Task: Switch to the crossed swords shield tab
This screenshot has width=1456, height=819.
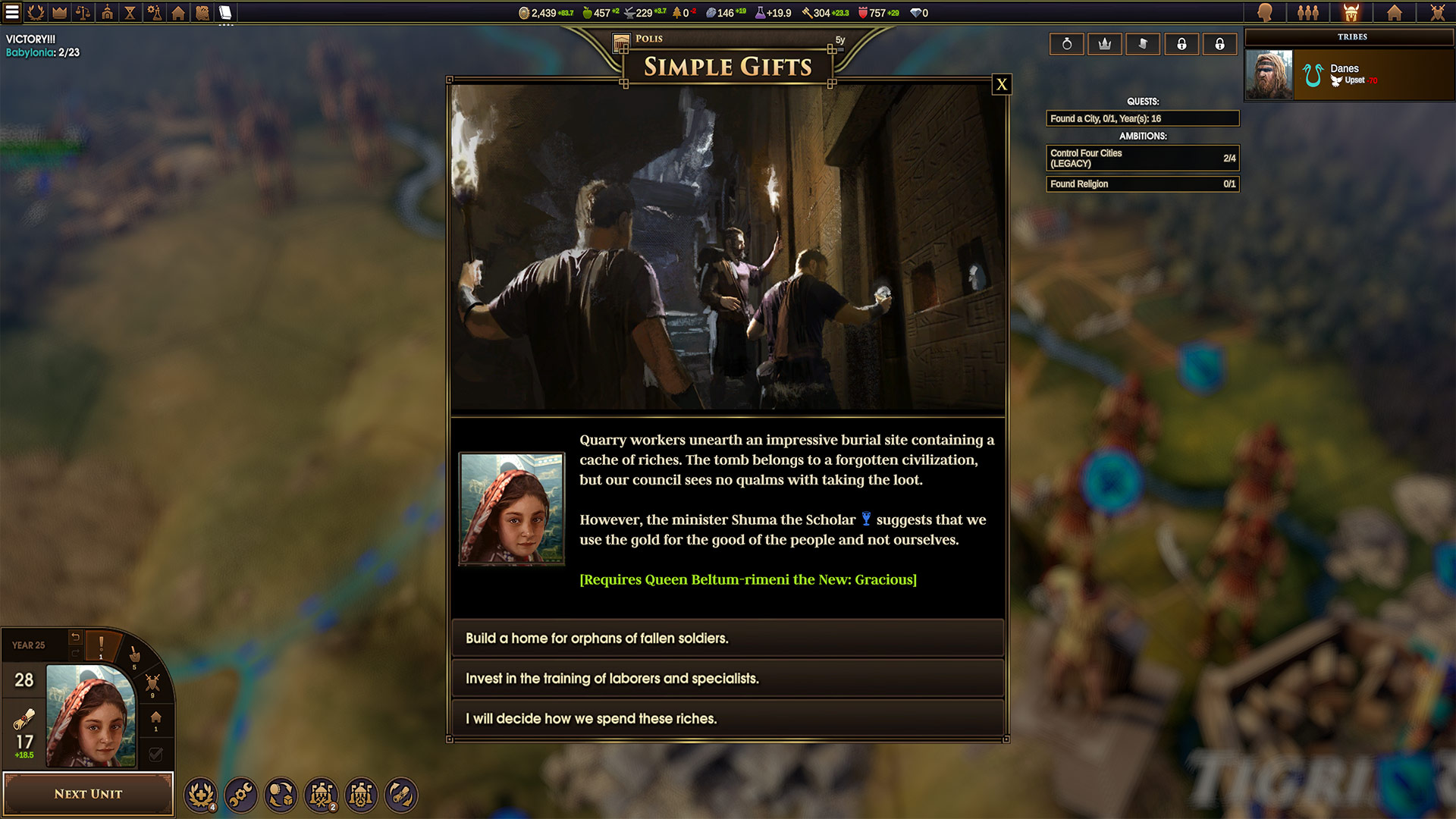Action: (1437, 12)
